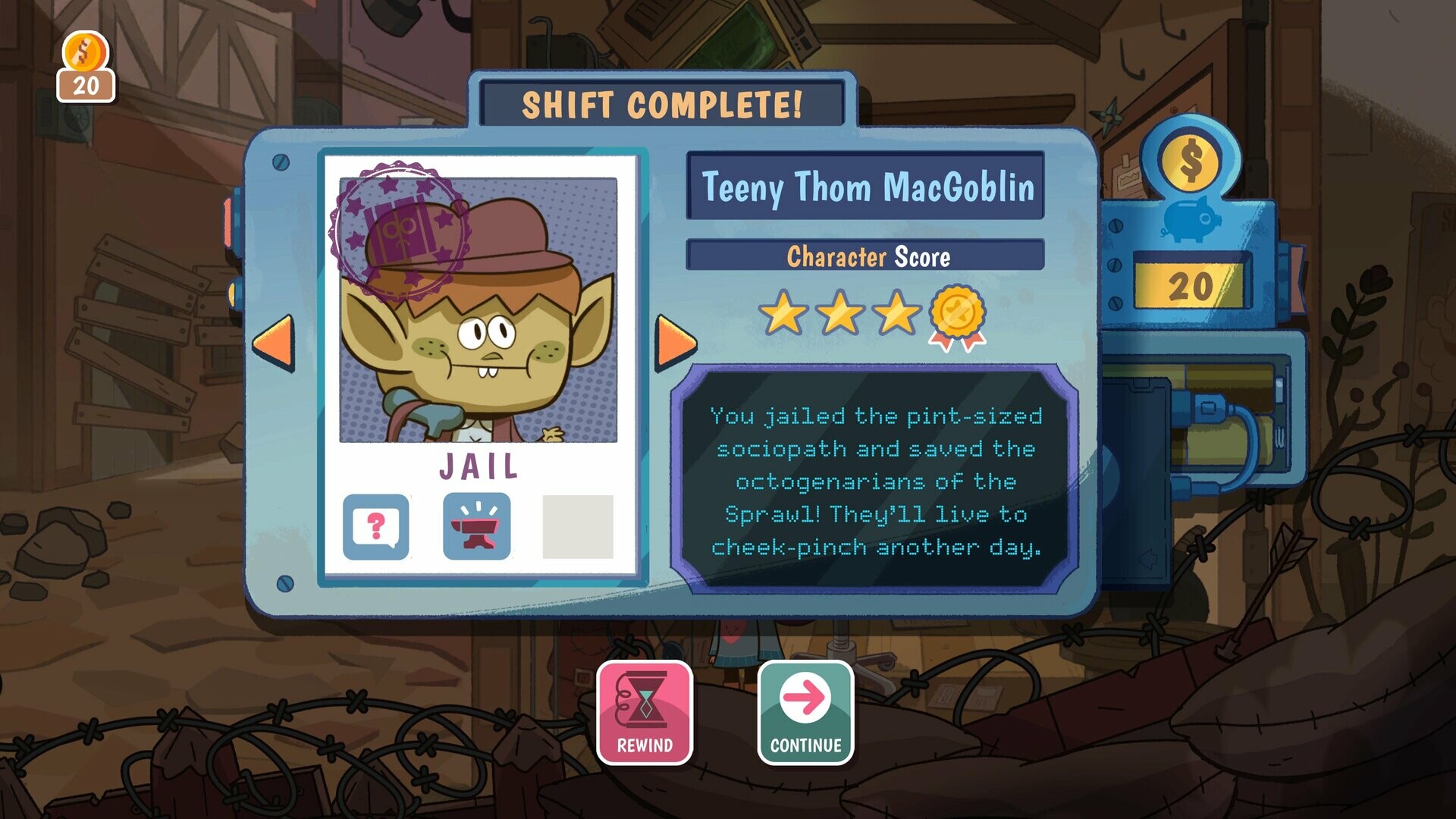Click the coin counter badge in top left
Screen dimensions: 1456x819
click(x=86, y=64)
